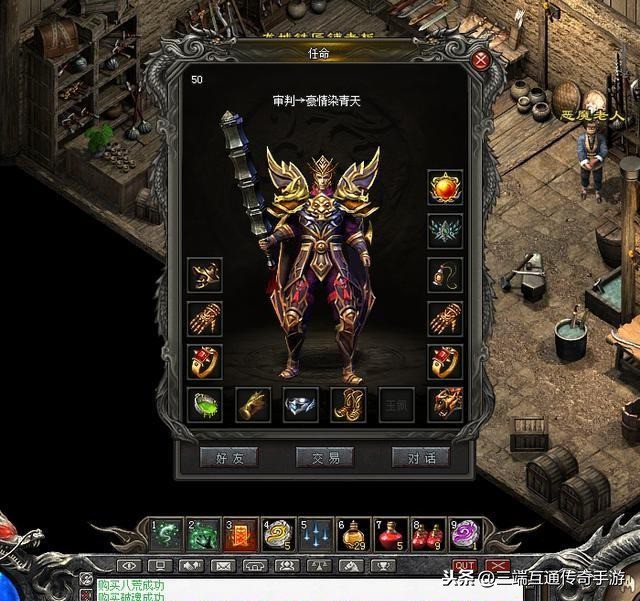Open trade with the 交易 button
The width and height of the screenshot is (640, 601).
325,458
